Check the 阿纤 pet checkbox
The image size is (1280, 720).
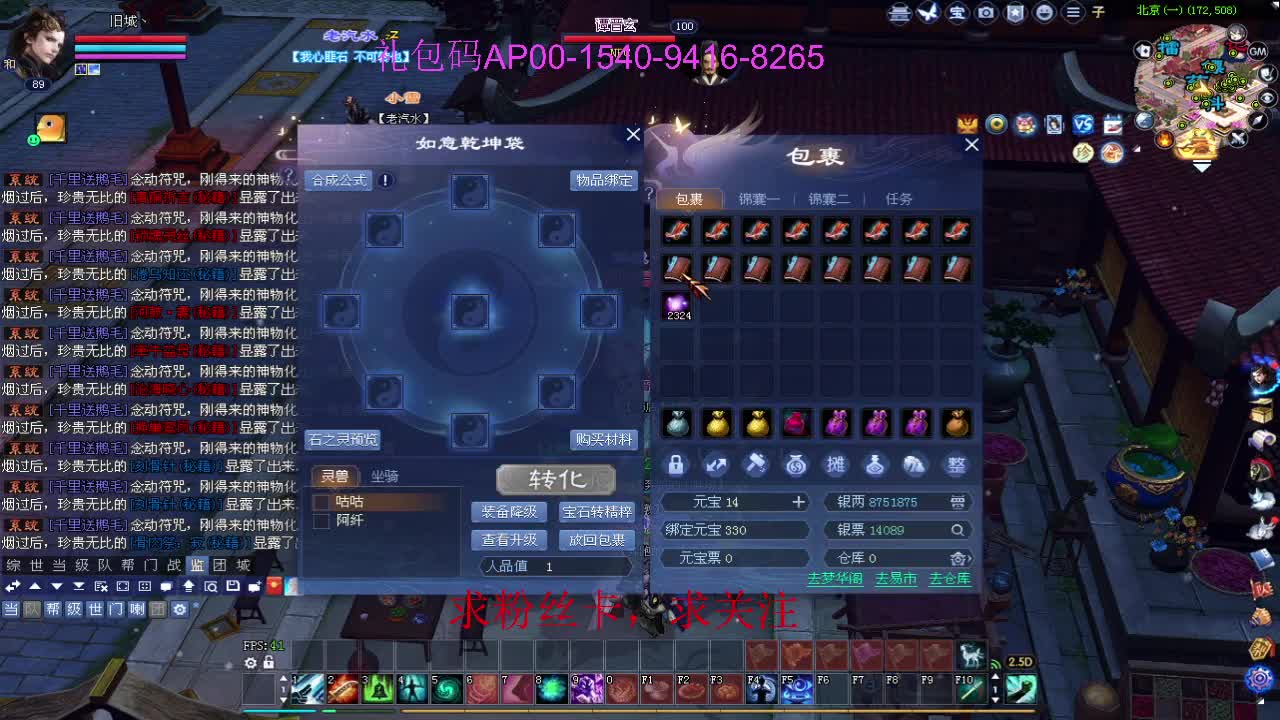coord(322,521)
